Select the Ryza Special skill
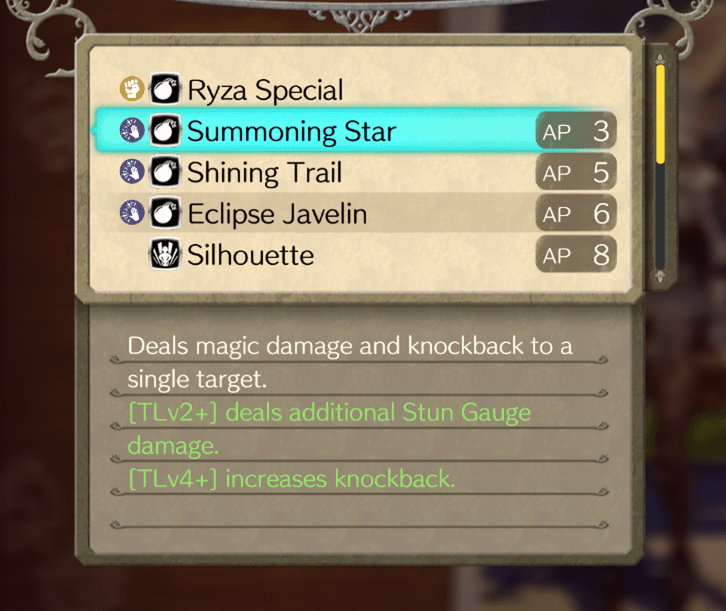 [265, 91]
